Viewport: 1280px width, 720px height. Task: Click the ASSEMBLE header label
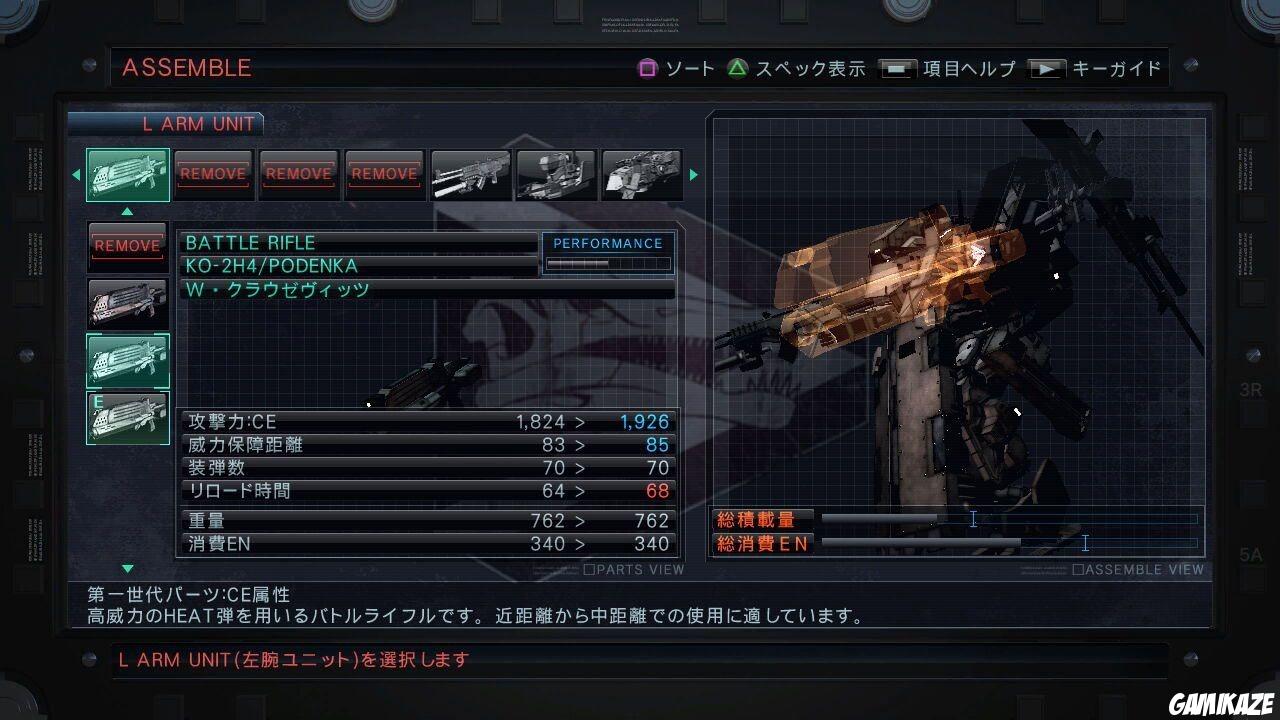(186, 68)
